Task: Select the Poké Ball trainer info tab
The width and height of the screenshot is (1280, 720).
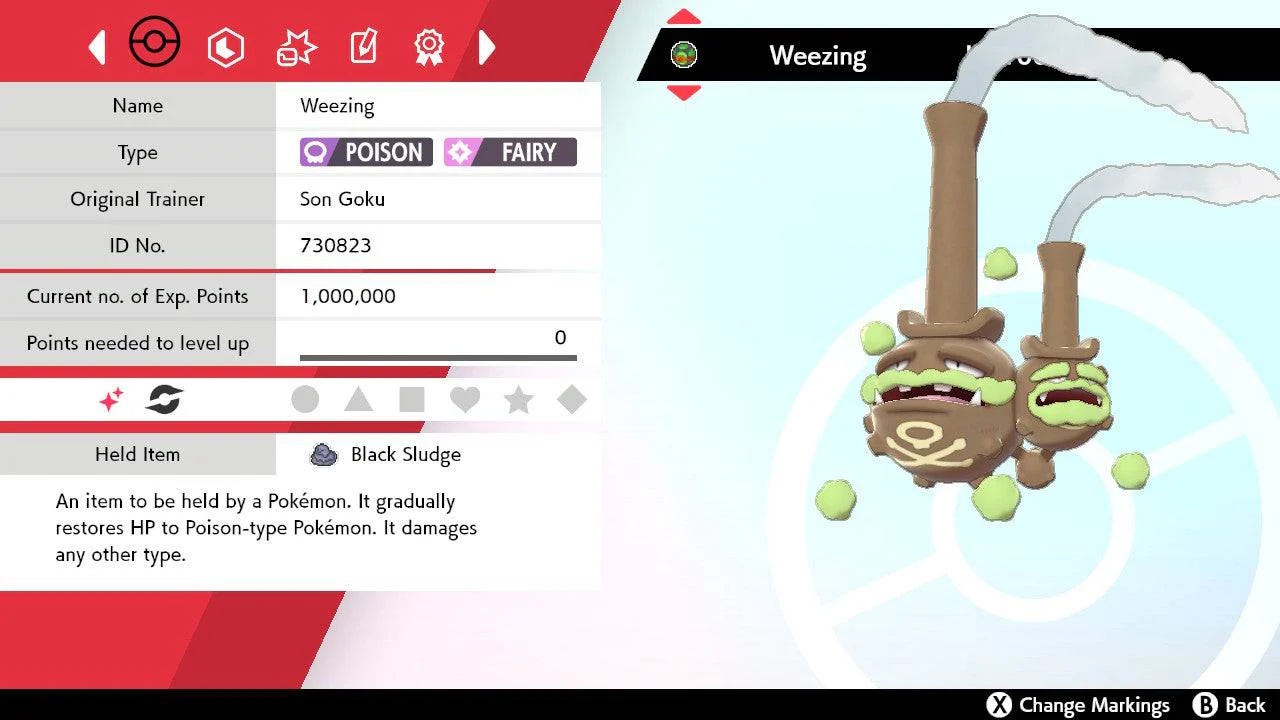Action: 155,44
